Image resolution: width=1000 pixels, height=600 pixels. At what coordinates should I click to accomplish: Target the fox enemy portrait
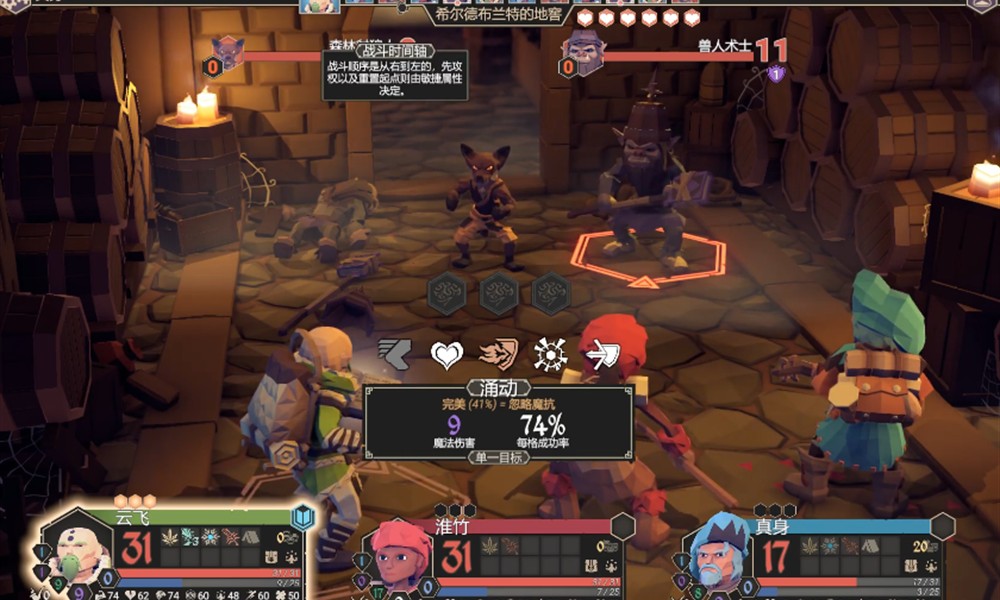click(228, 50)
